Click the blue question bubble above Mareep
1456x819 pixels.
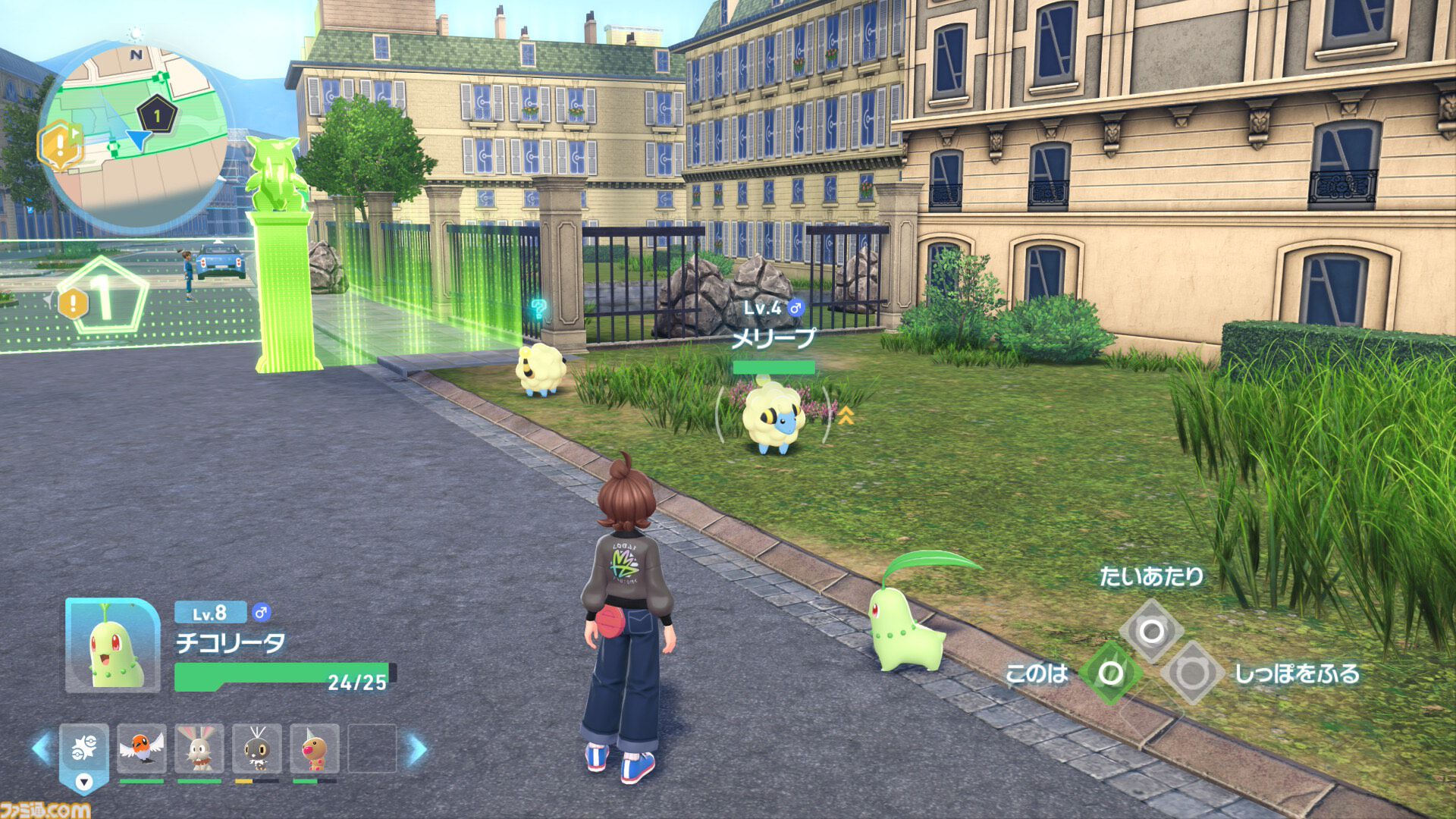(x=538, y=309)
